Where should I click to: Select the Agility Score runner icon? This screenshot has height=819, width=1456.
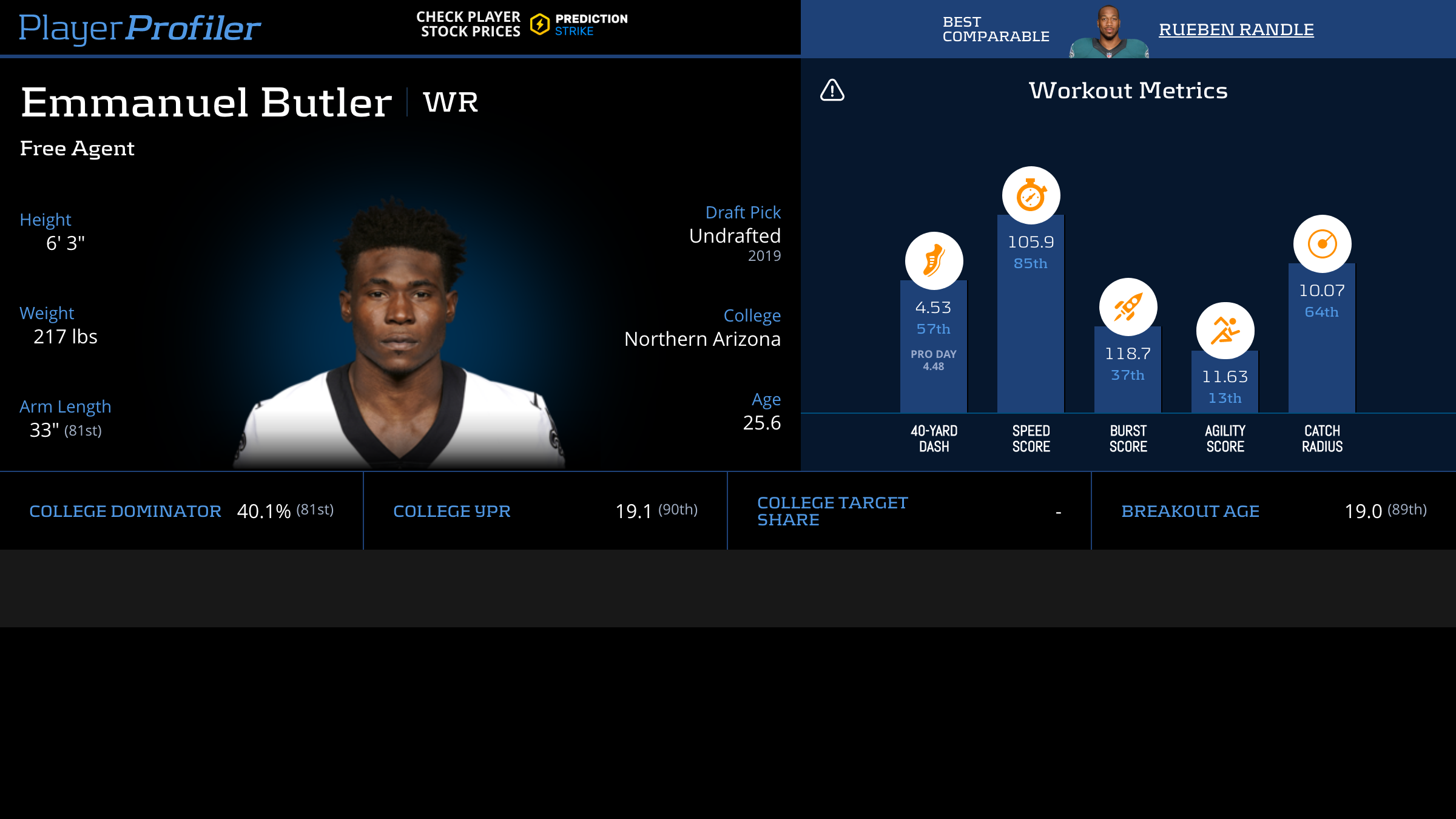click(1225, 331)
